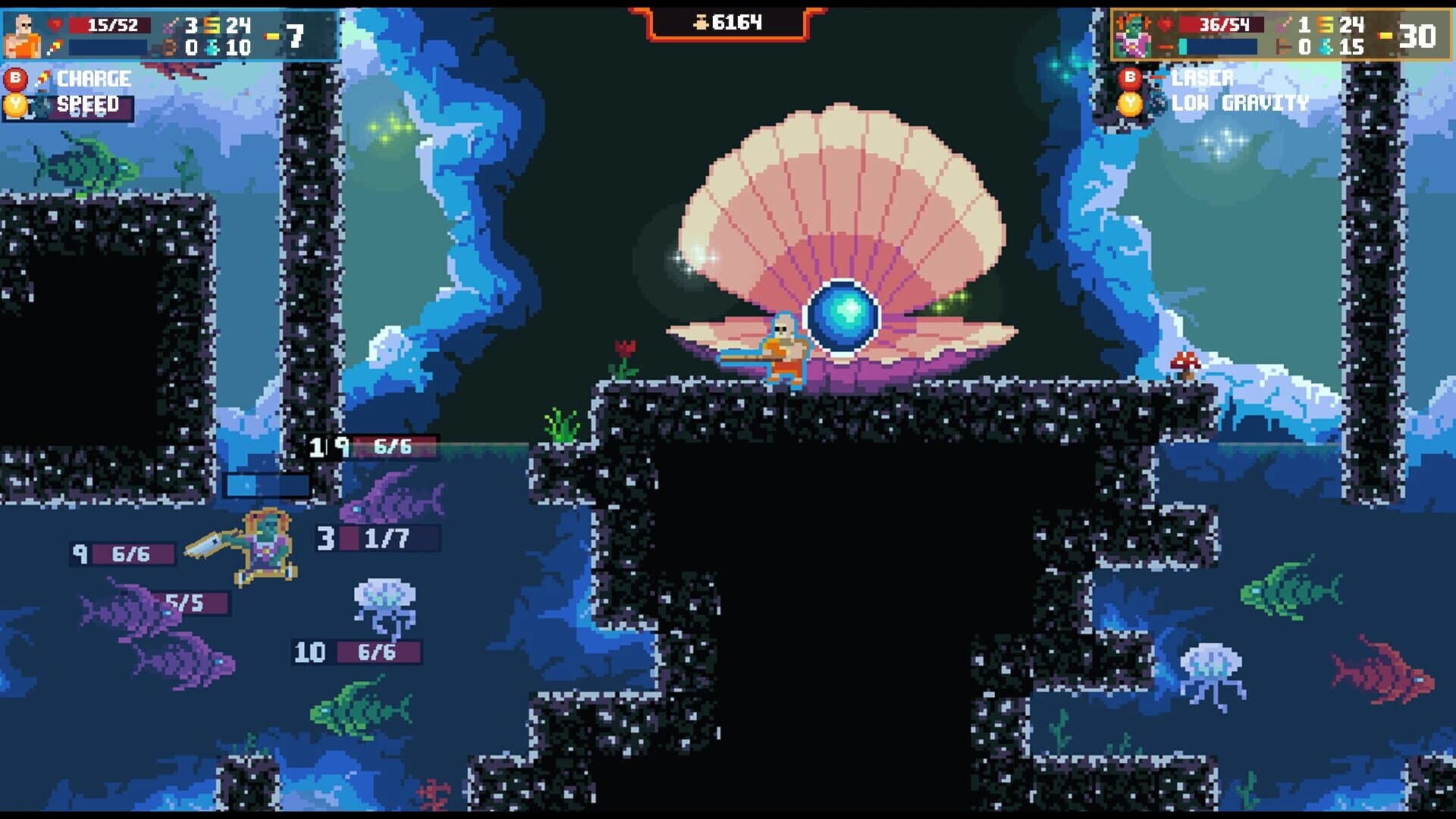The image size is (1456, 819).
Task: Click the coin stack icon showing 24
Action: click(212, 24)
